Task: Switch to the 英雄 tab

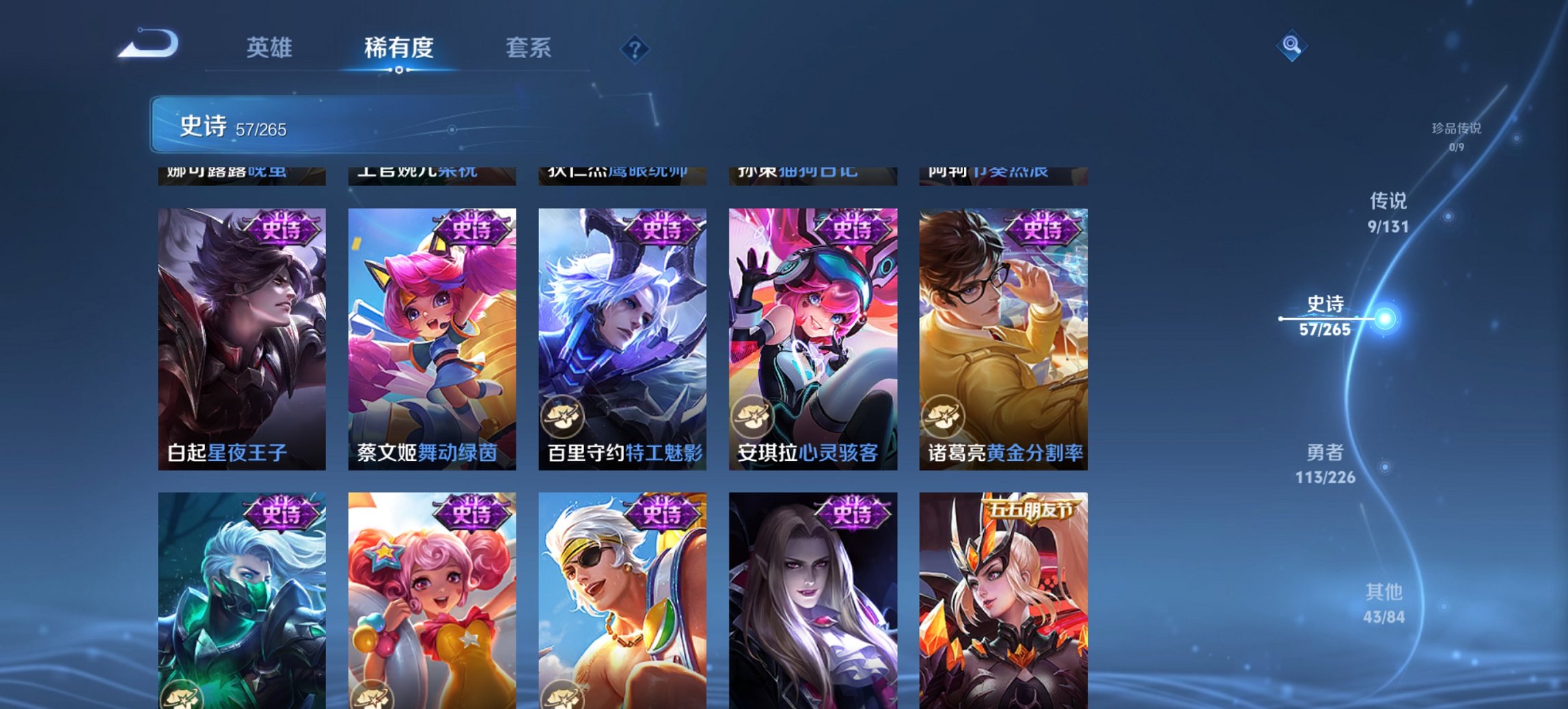Action: 271,48
